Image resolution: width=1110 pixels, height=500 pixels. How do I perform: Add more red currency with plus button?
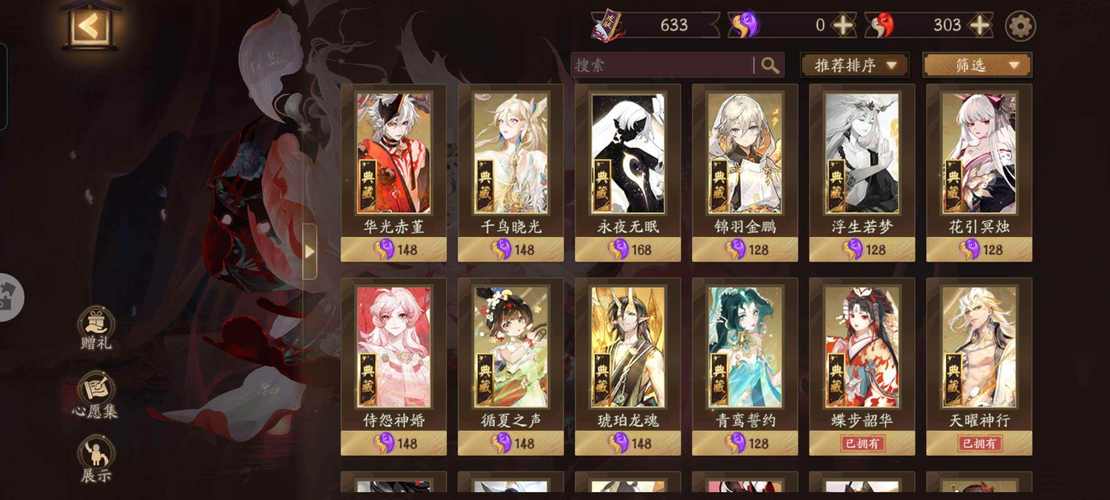coord(980,26)
